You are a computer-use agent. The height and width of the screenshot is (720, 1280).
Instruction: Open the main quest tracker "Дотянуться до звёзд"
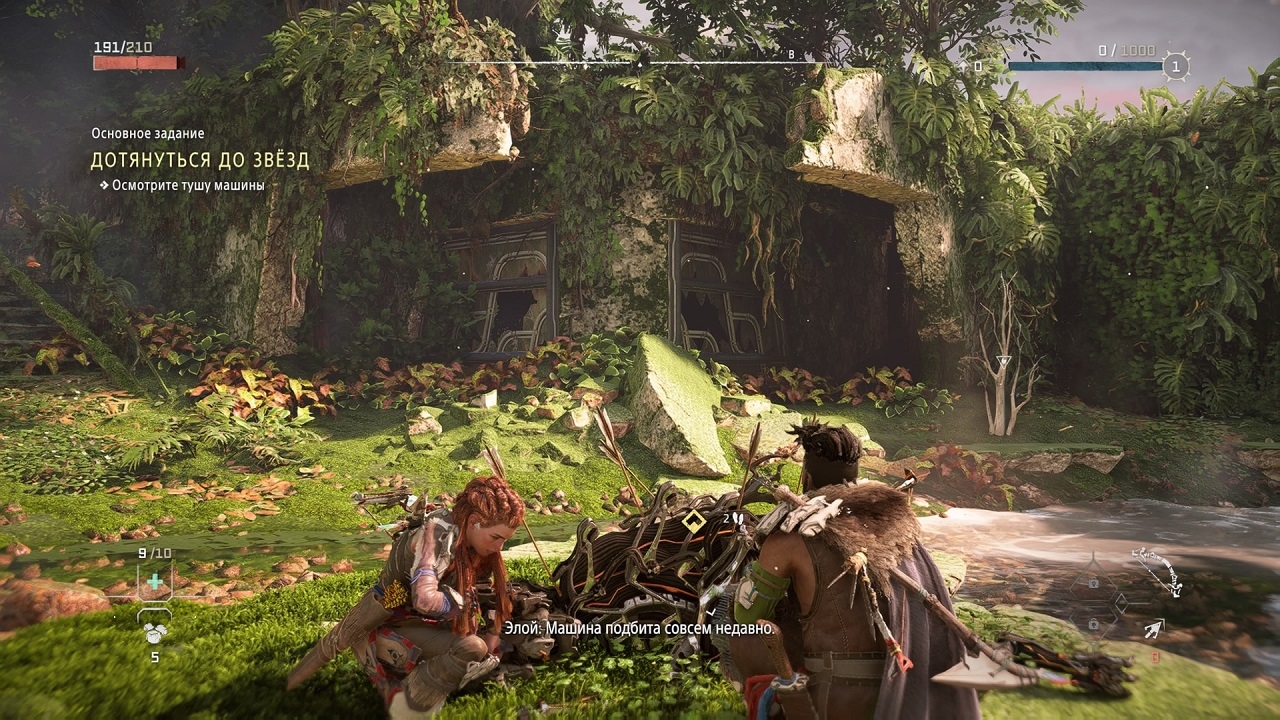pyautogui.click(x=200, y=160)
